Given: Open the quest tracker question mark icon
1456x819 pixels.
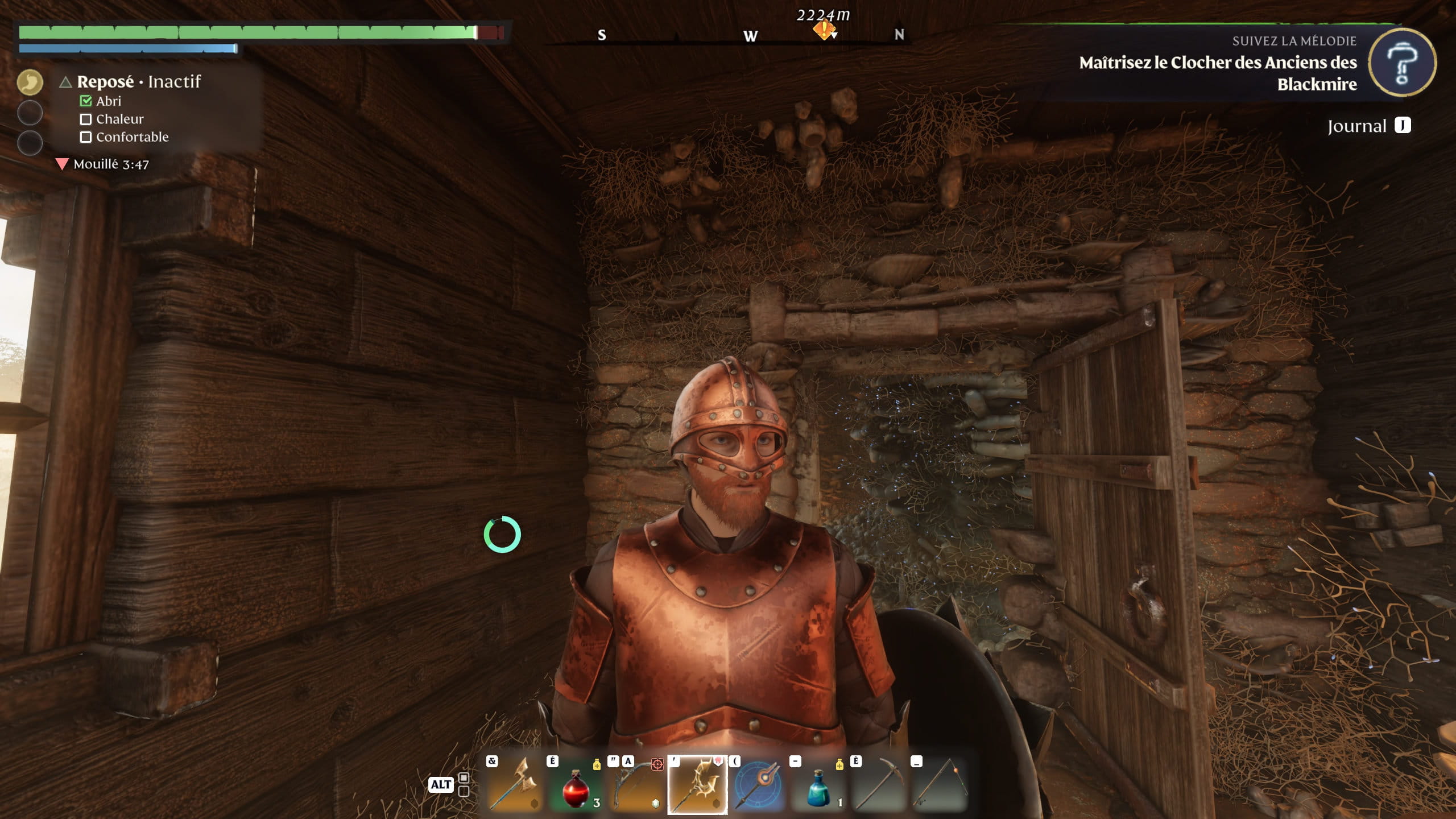Looking at the screenshot, I should [x=1401, y=63].
